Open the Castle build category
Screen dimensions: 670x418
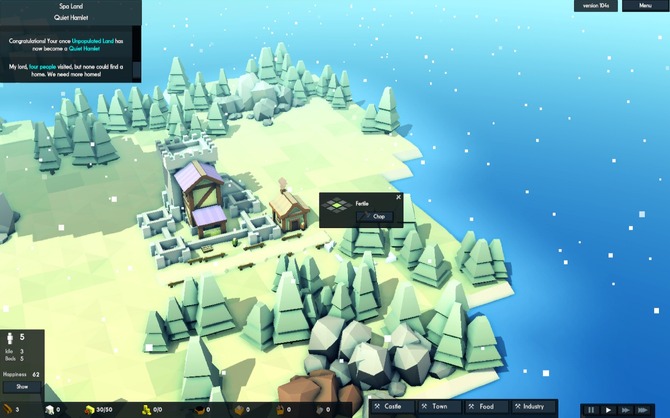393,406
